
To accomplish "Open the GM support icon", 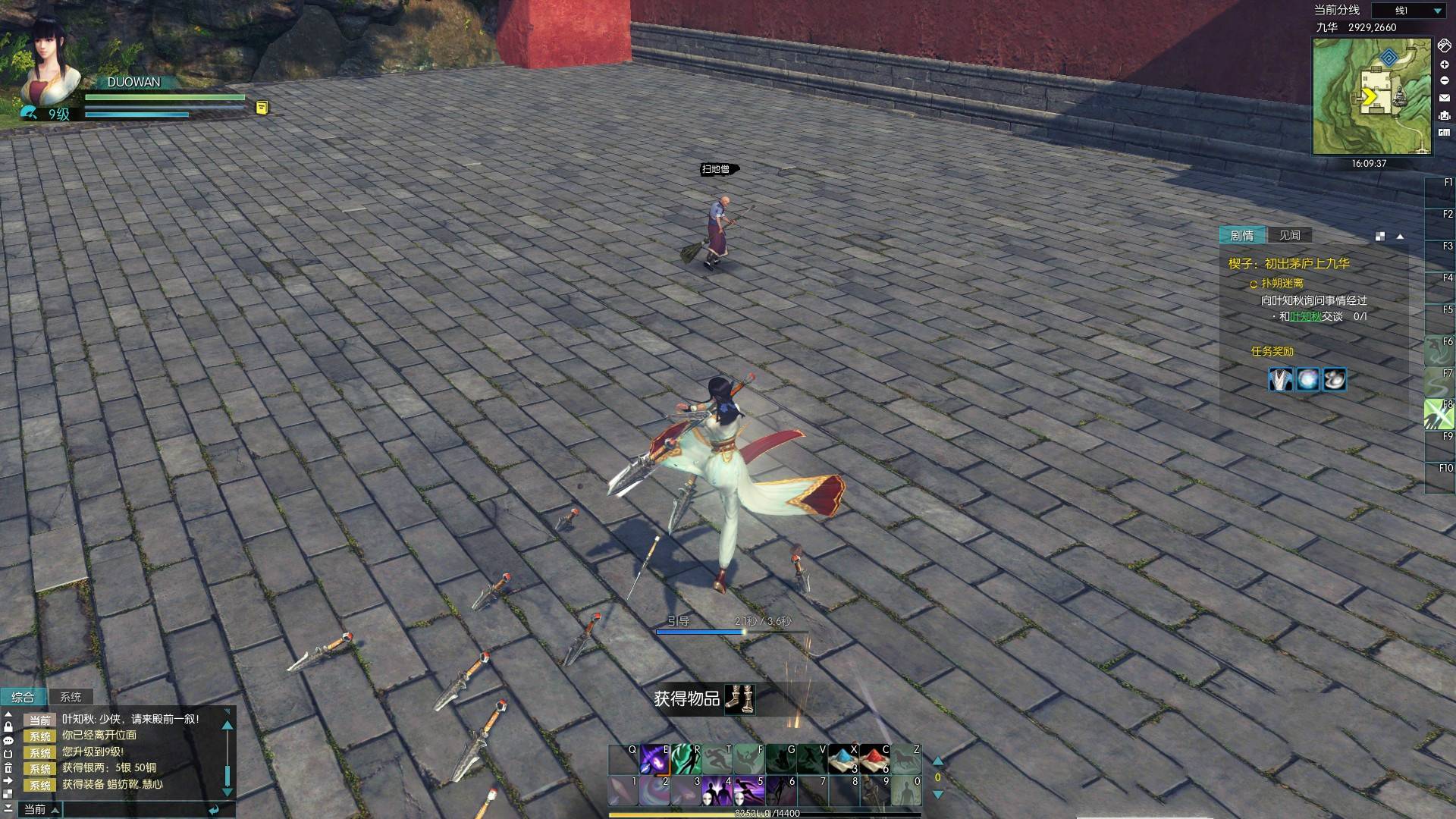I will coord(1444,133).
